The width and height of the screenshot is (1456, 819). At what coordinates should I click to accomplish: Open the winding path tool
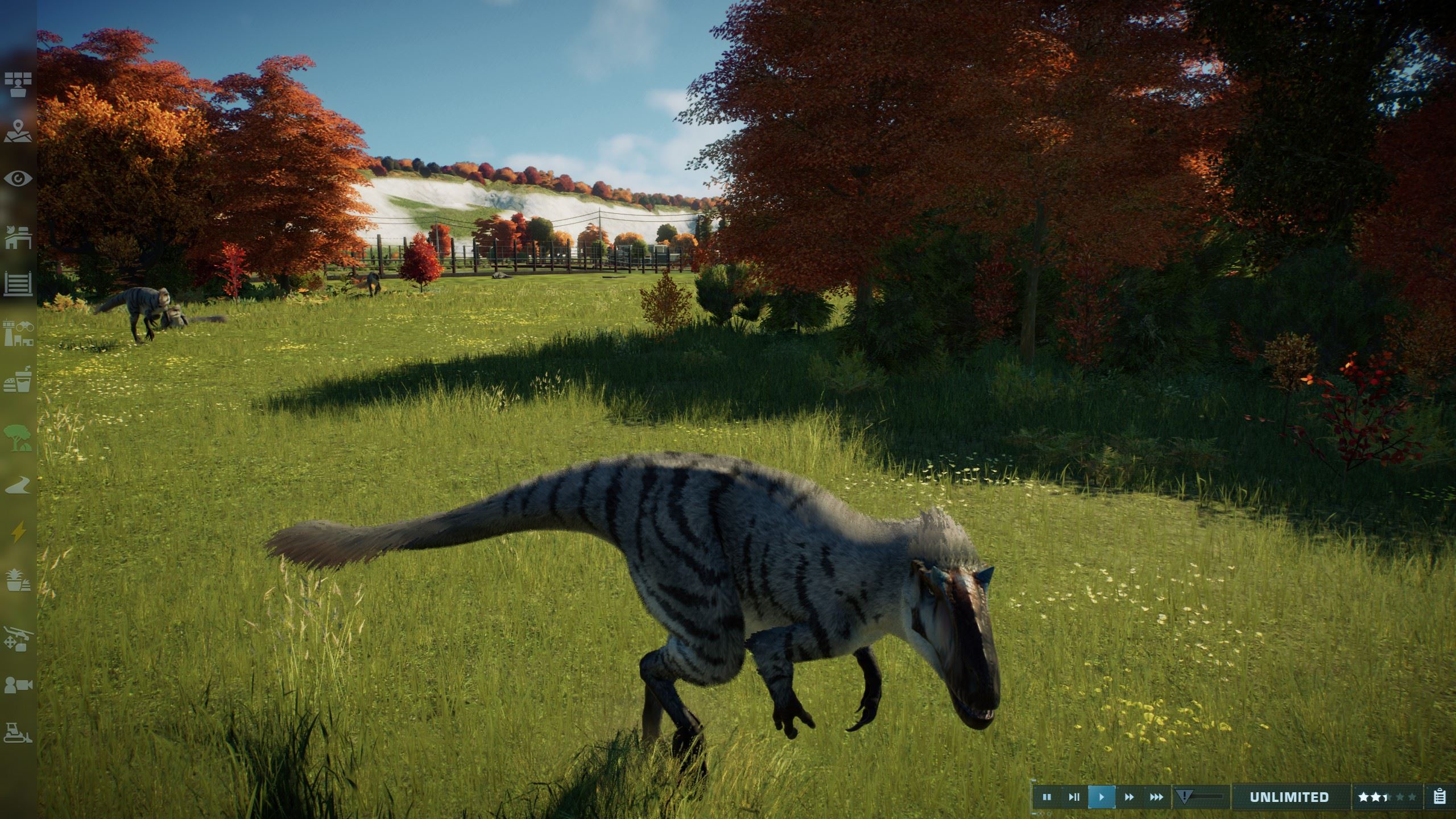pyautogui.click(x=18, y=485)
